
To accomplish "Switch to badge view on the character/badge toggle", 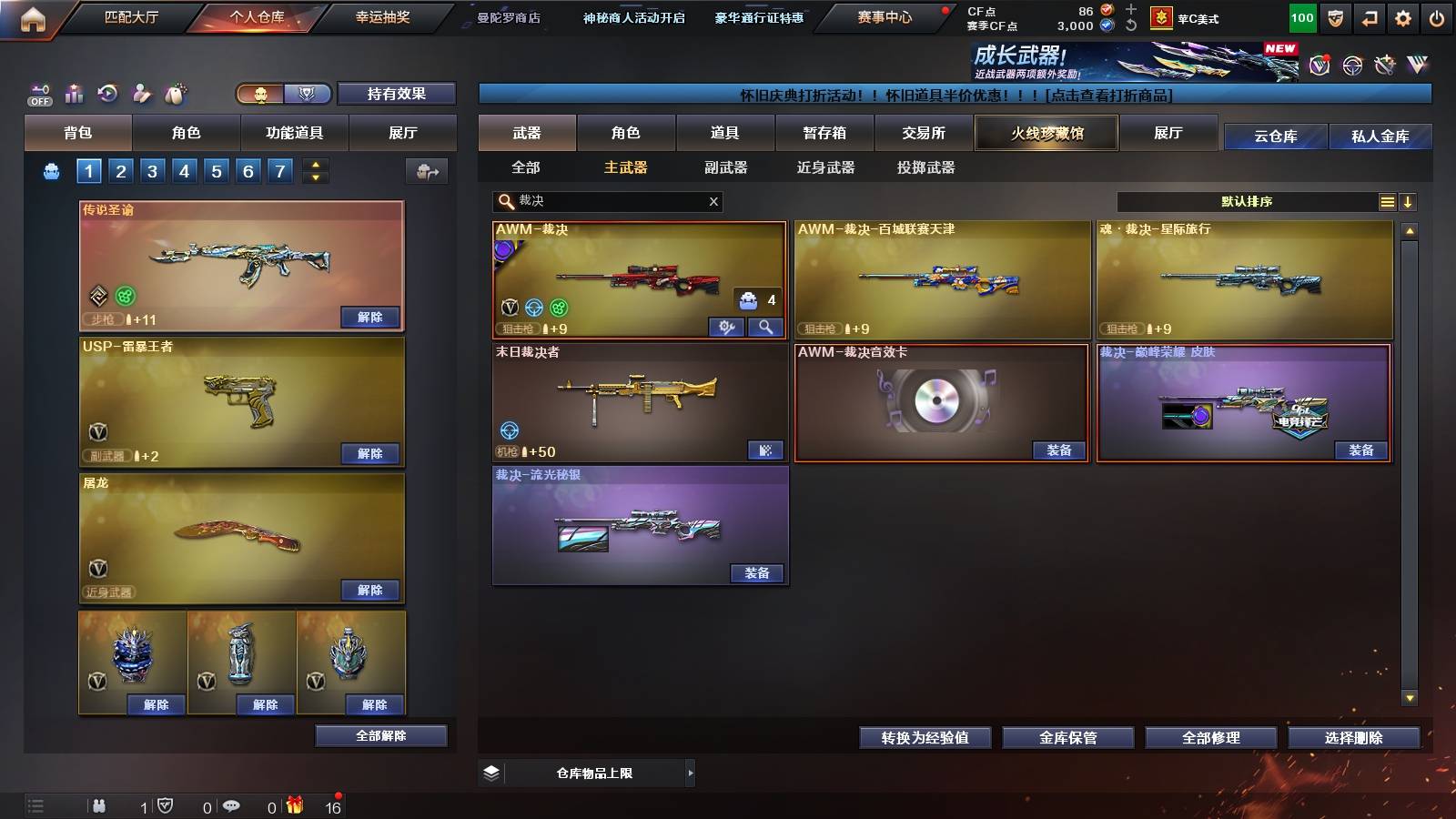I will [308, 95].
